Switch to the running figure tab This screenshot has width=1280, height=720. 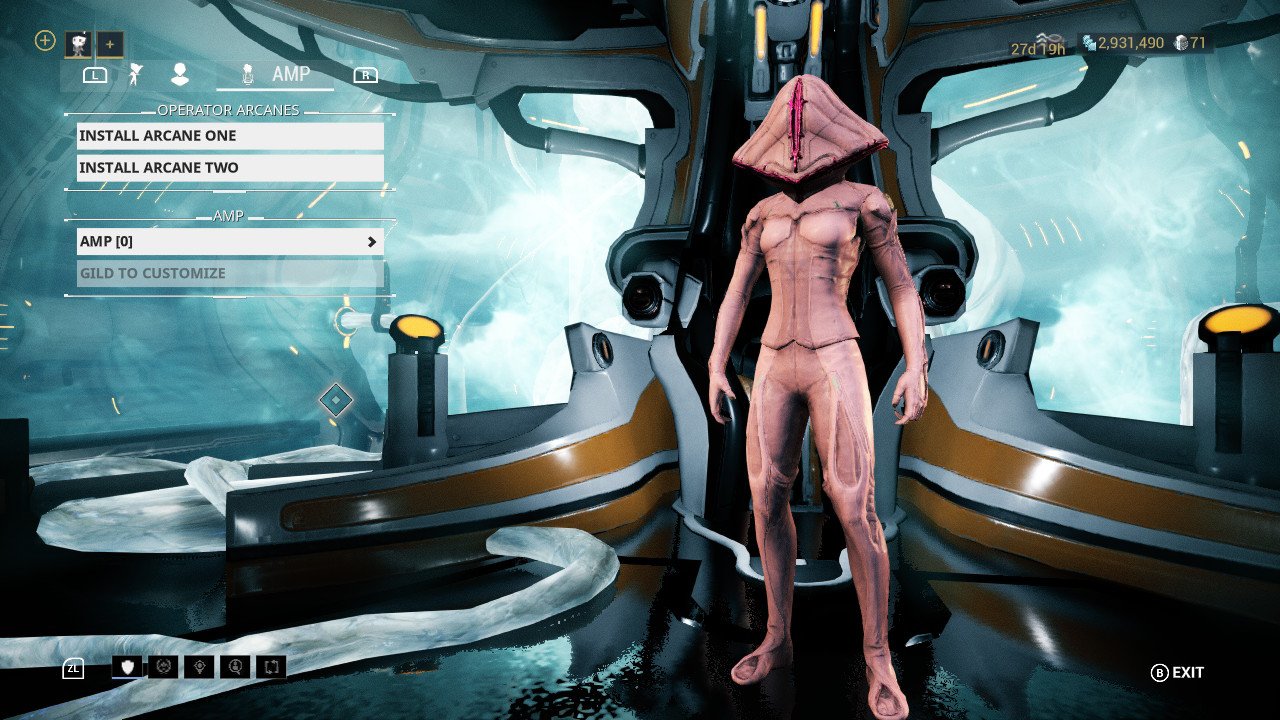(x=137, y=74)
